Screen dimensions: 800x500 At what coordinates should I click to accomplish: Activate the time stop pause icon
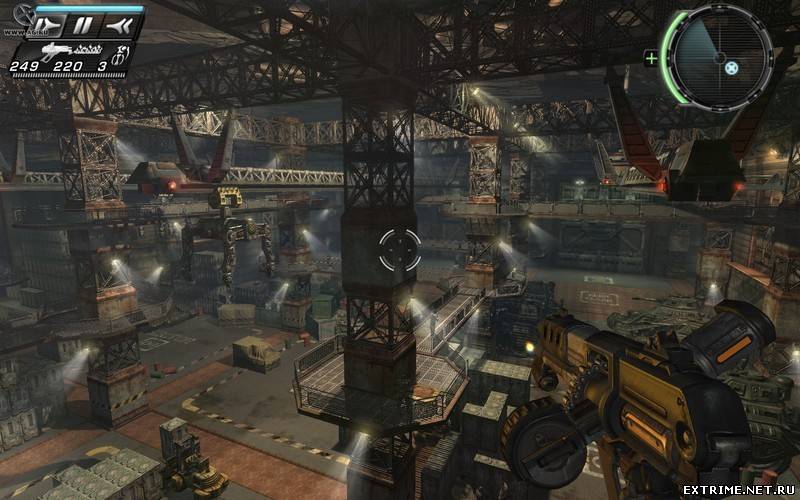coord(84,24)
